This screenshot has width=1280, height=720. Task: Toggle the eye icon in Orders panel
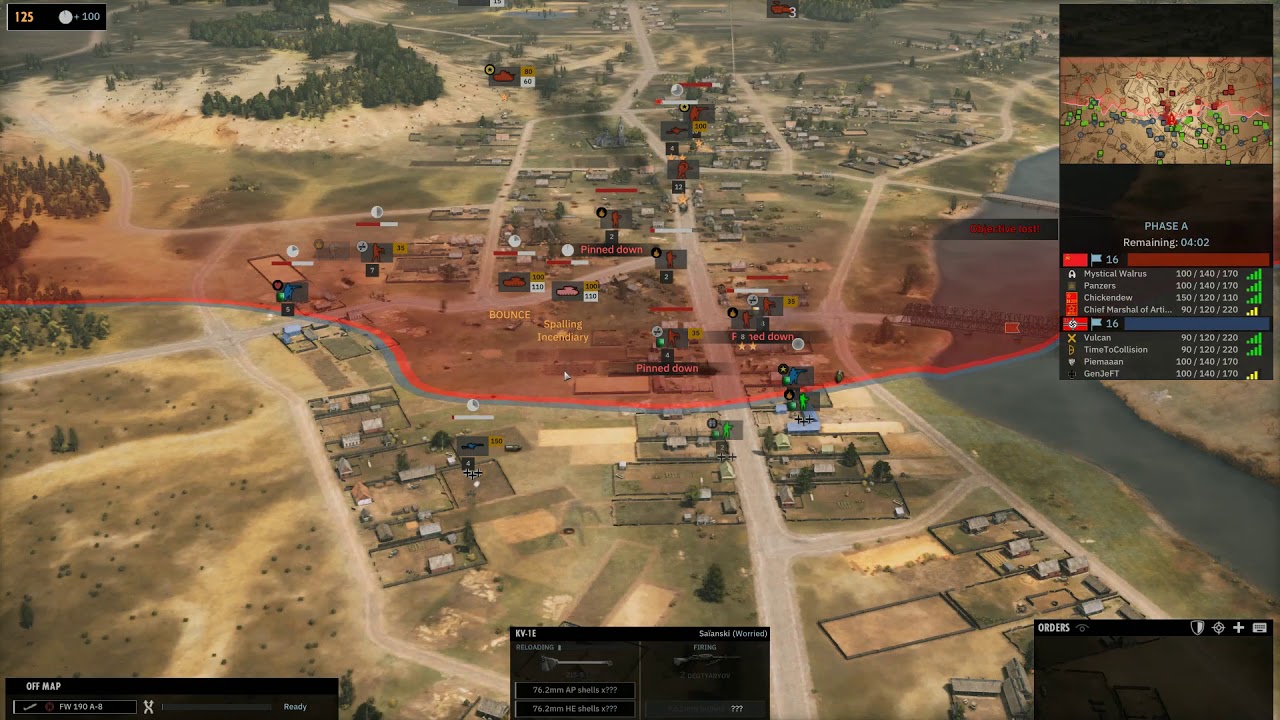pyautogui.click(x=1082, y=628)
